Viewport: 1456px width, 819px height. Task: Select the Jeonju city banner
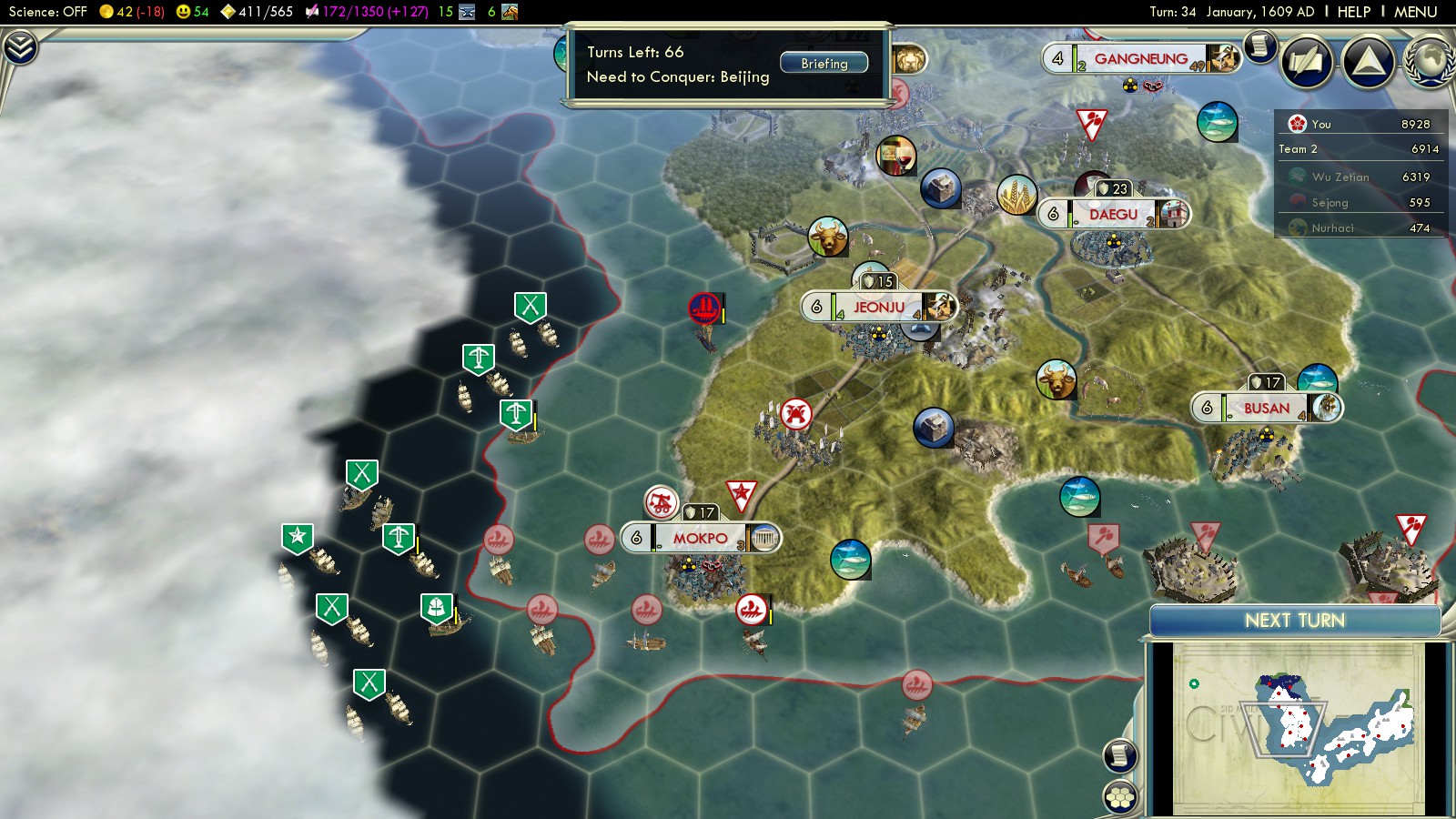[878, 308]
